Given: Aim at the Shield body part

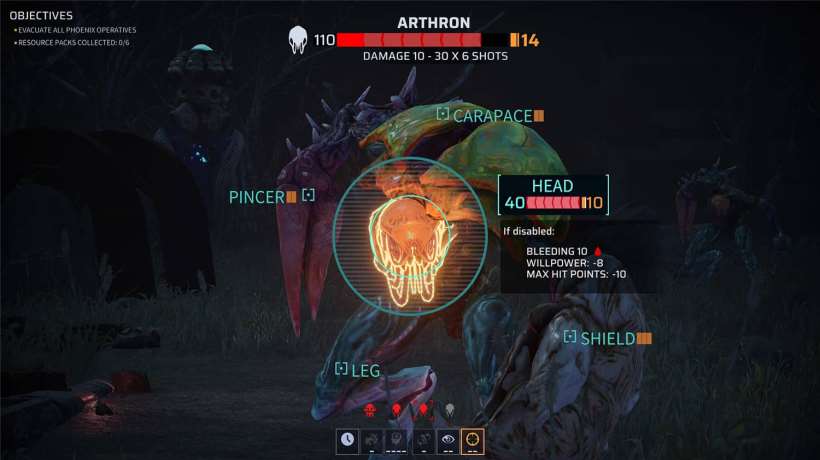Looking at the screenshot, I should pyautogui.click(x=606, y=339).
